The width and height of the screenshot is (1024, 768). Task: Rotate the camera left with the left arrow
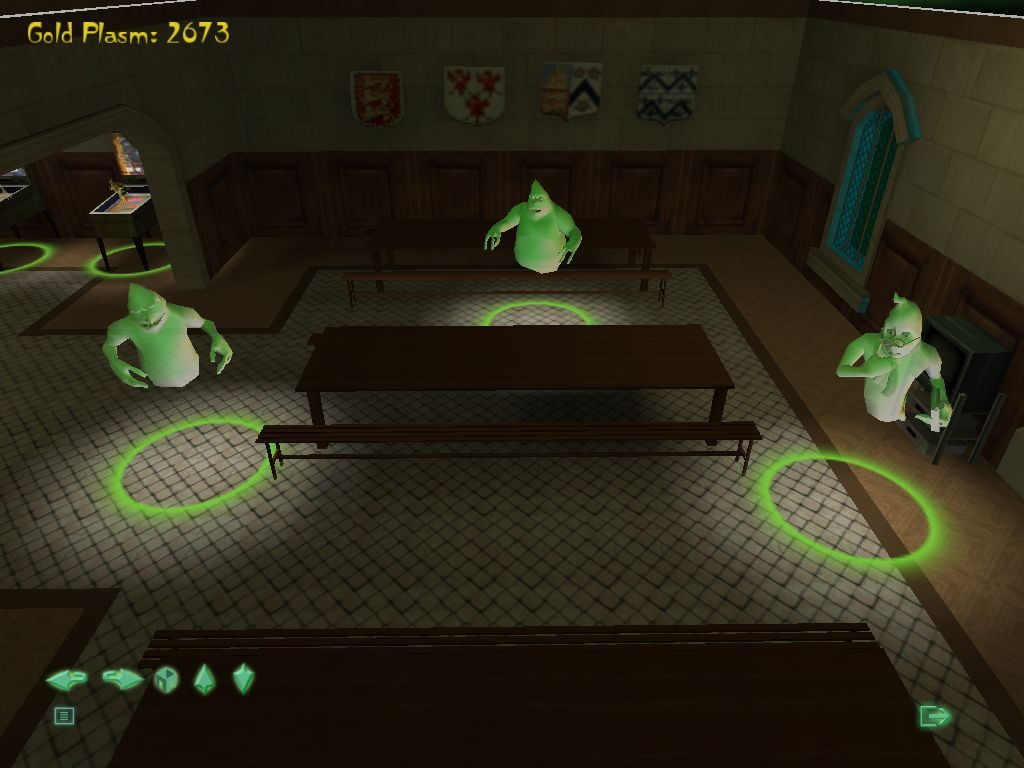click(x=66, y=680)
